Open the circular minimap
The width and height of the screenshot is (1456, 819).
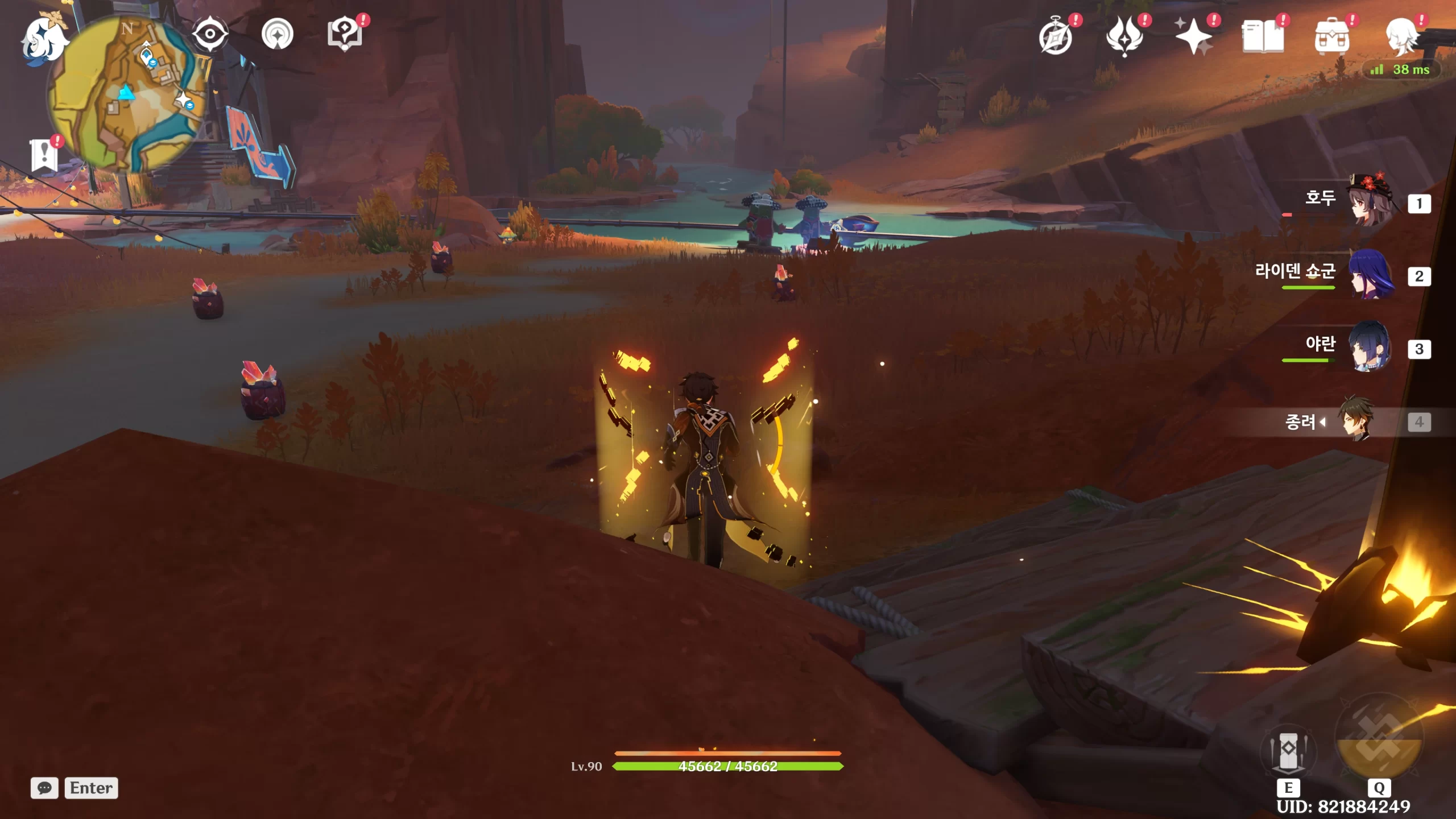point(129,94)
